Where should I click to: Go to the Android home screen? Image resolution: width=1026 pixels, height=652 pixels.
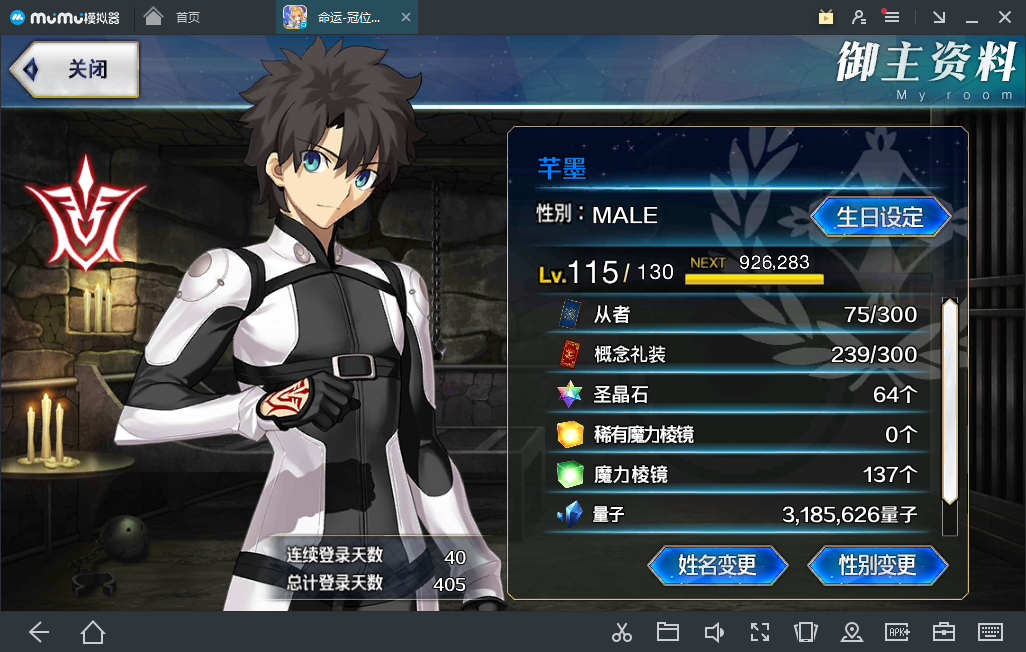(x=93, y=631)
